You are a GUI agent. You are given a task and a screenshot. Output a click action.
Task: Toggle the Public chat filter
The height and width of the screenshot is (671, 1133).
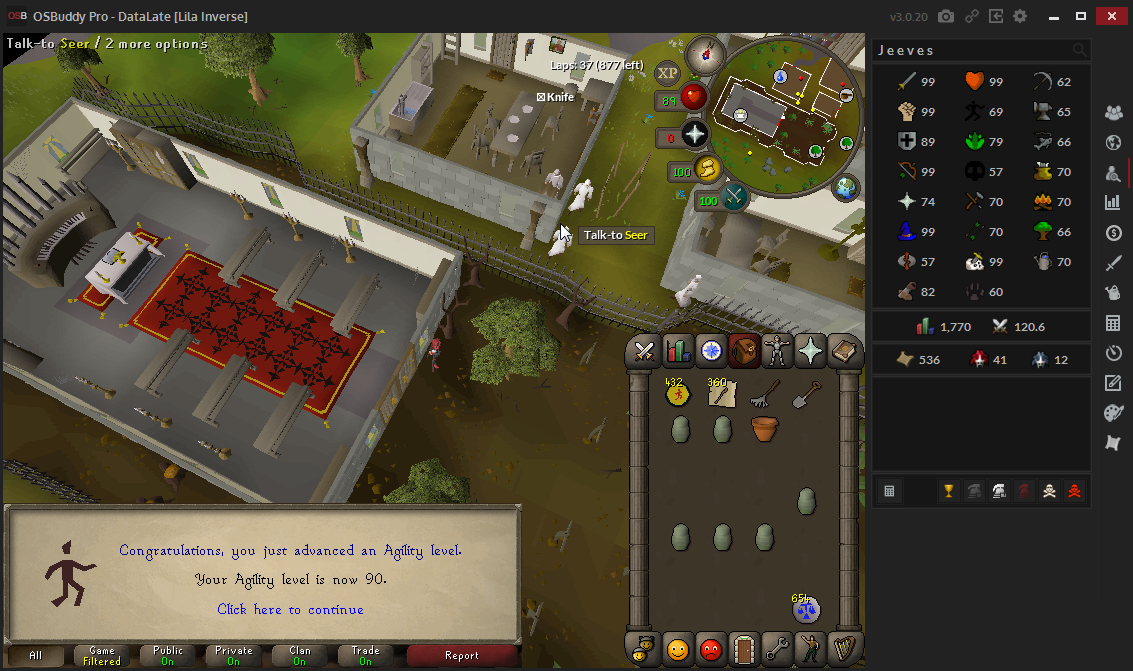[x=168, y=656]
